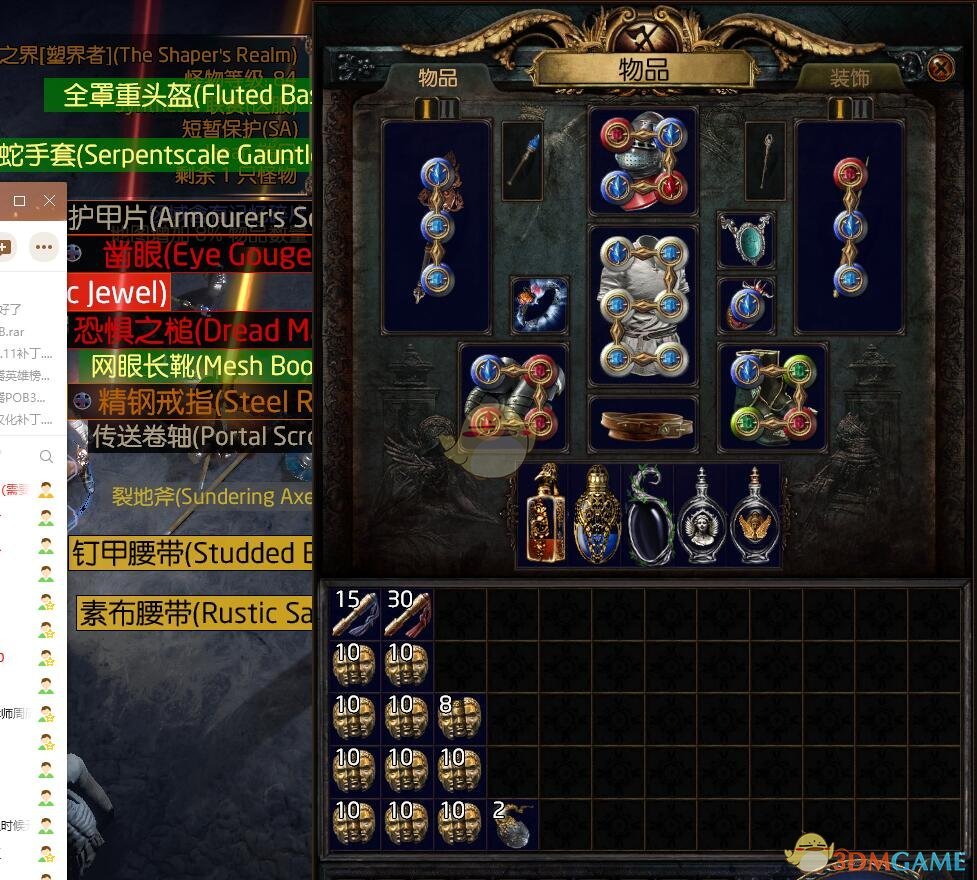Select the stack of 2 orbs

[512, 823]
